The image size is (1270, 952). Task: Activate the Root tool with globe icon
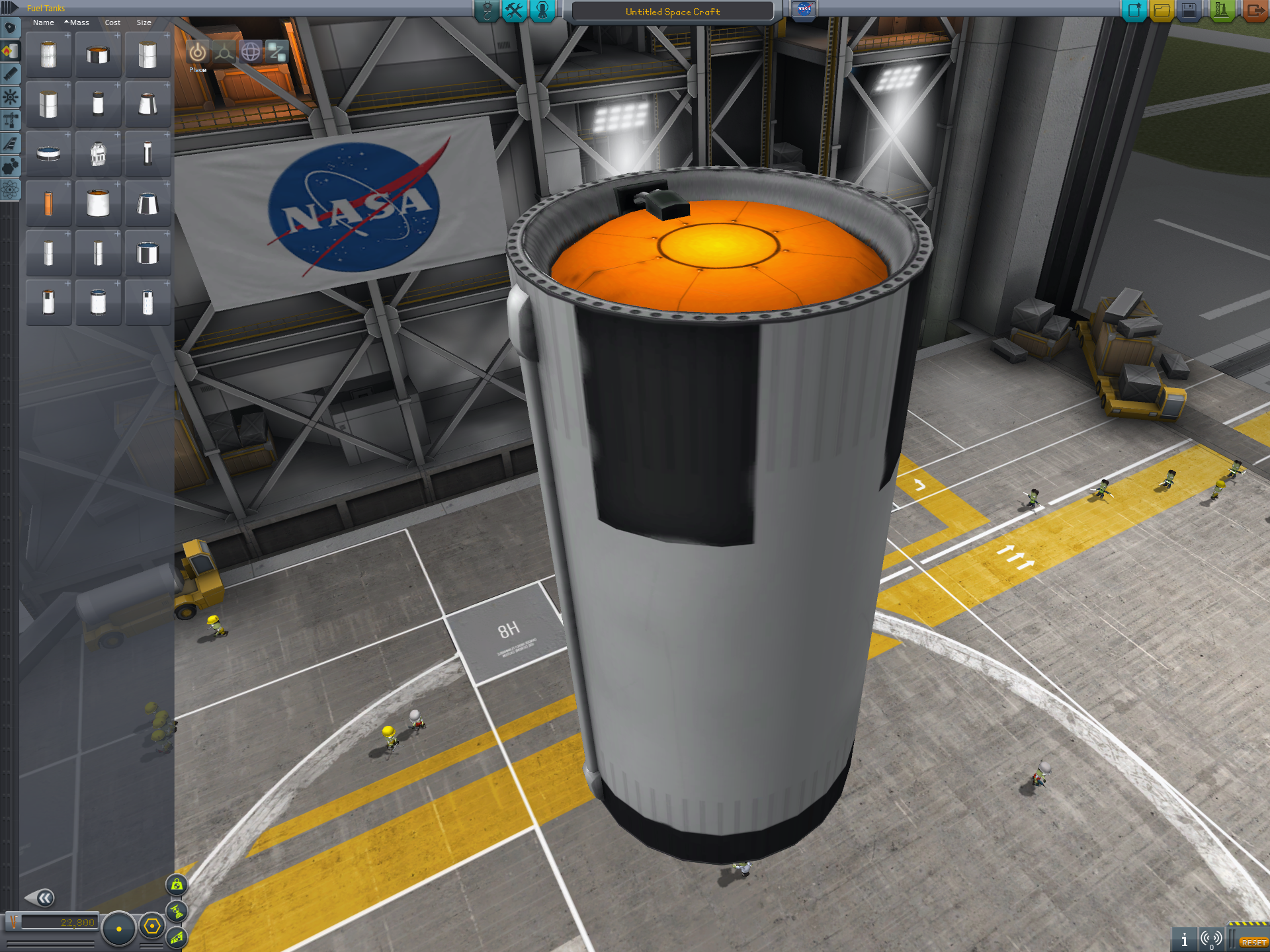coord(251,52)
